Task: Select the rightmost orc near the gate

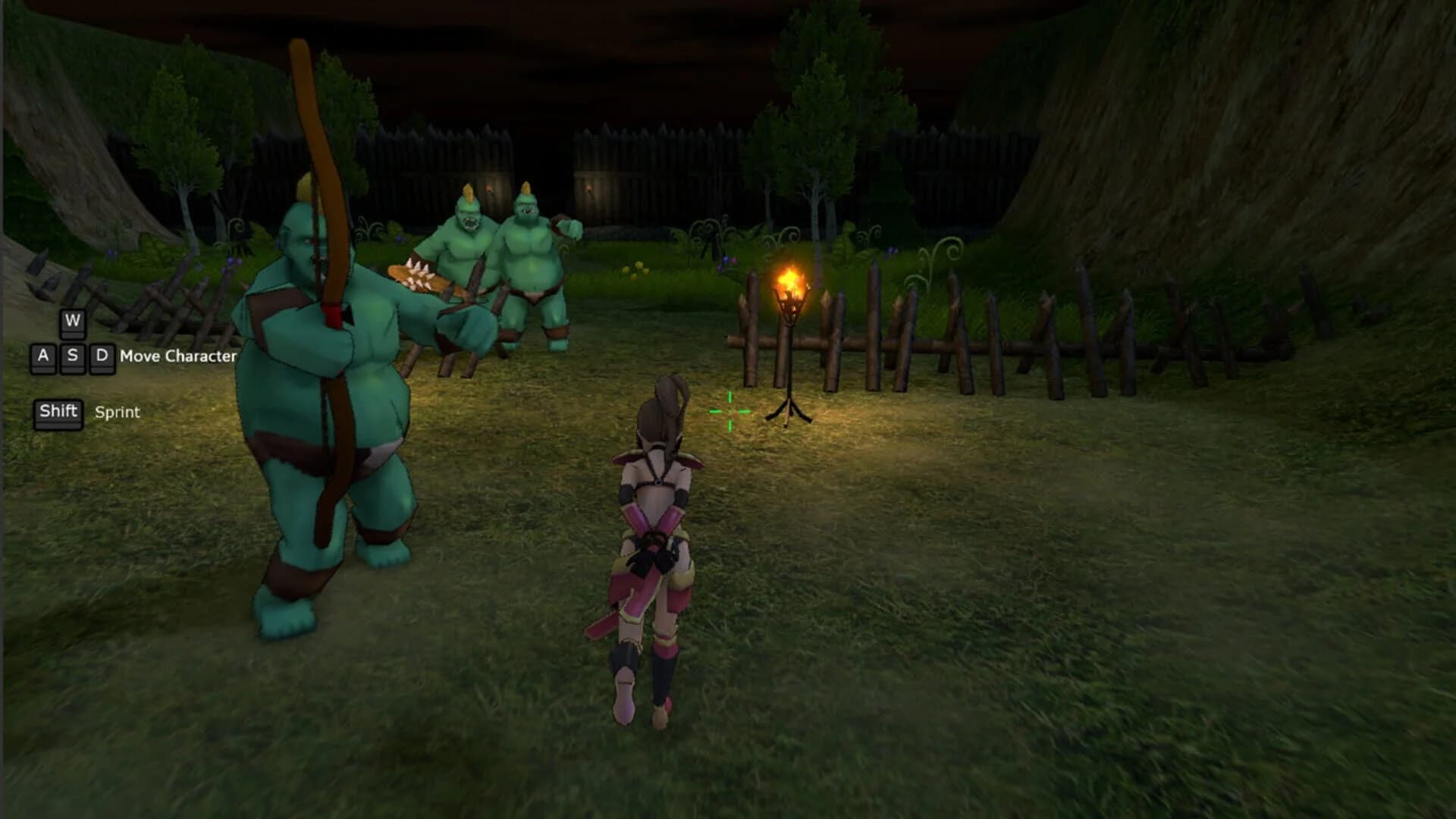Action: point(531,250)
